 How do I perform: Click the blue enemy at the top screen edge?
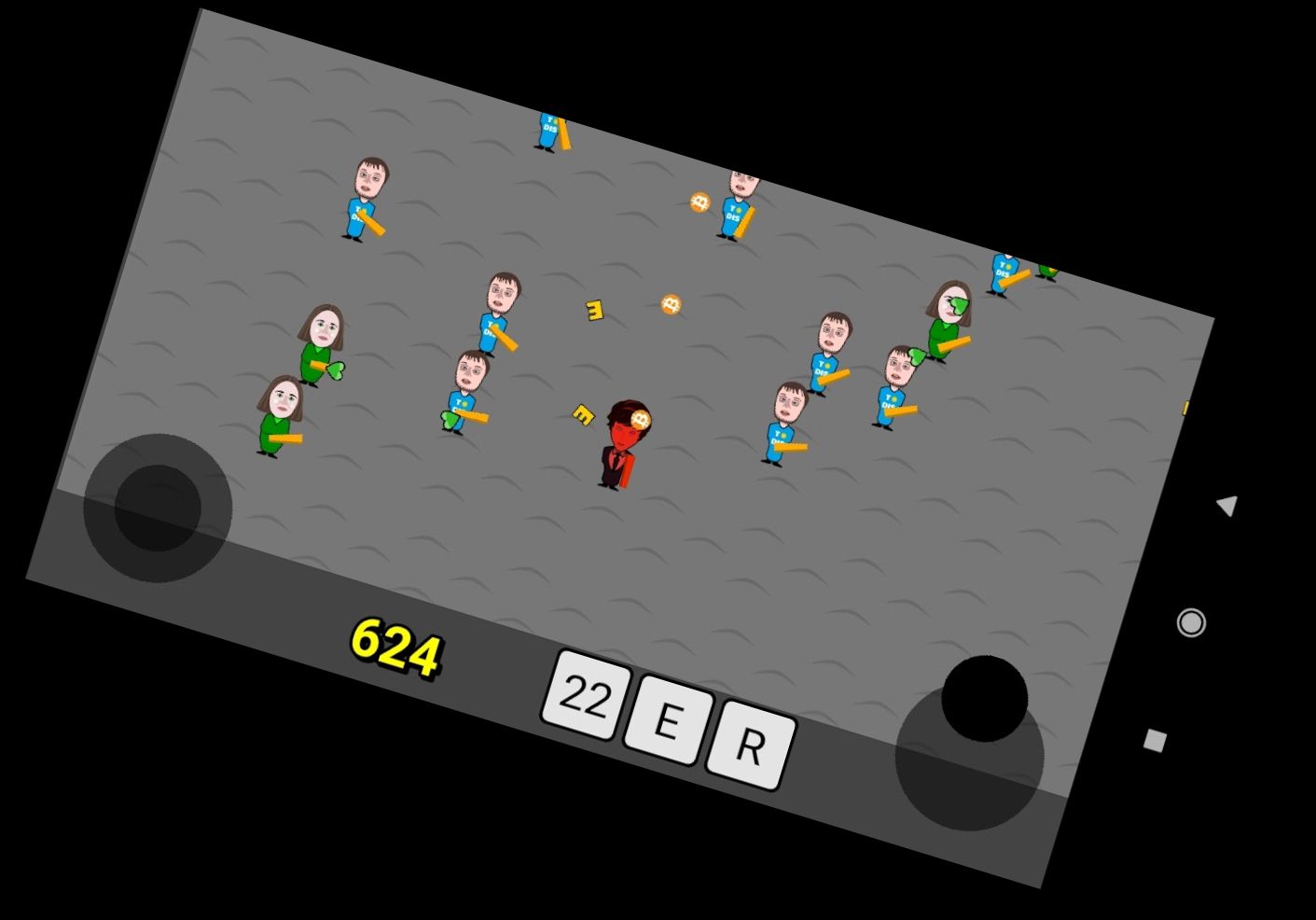(550, 131)
